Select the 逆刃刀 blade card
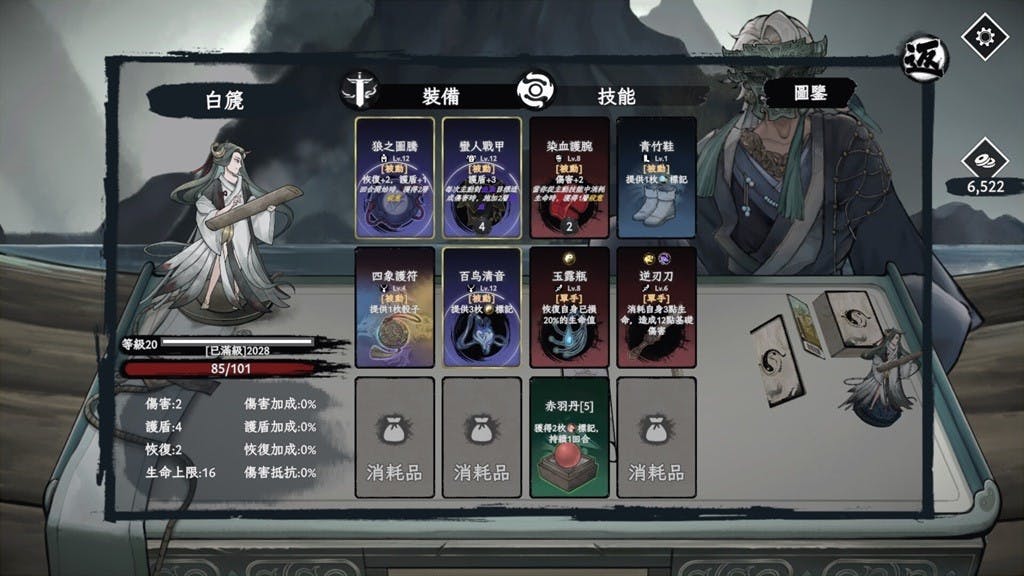This screenshot has height=576, width=1024. click(x=656, y=308)
